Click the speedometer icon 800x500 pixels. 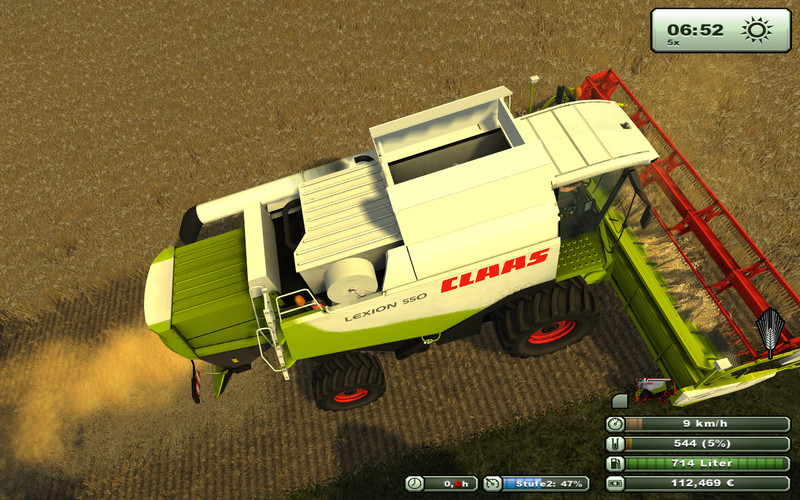(x=616, y=424)
